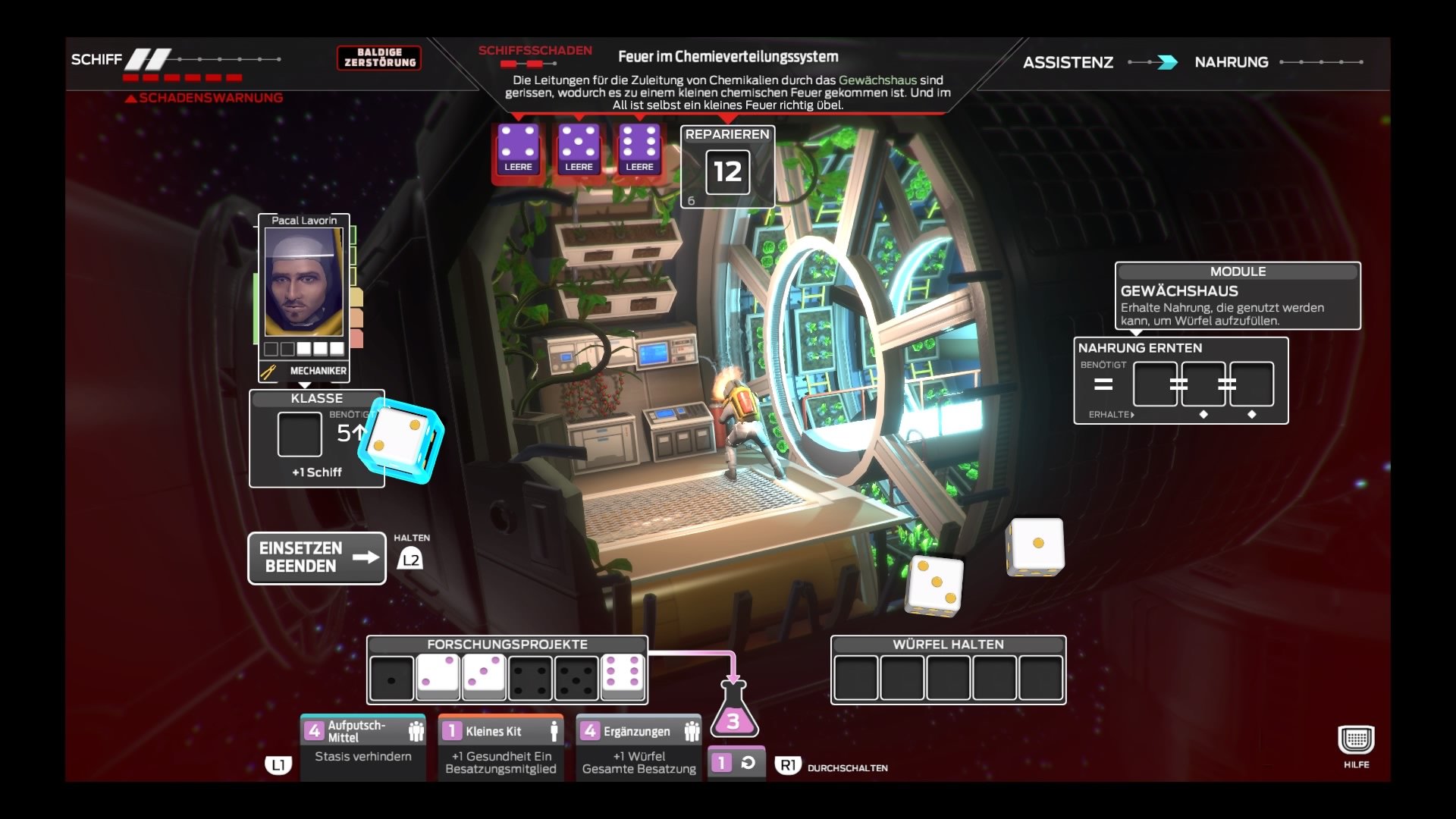Screen dimensions: 1456x819
Task: Click the L2 Halten controller icon
Action: (x=409, y=559)
